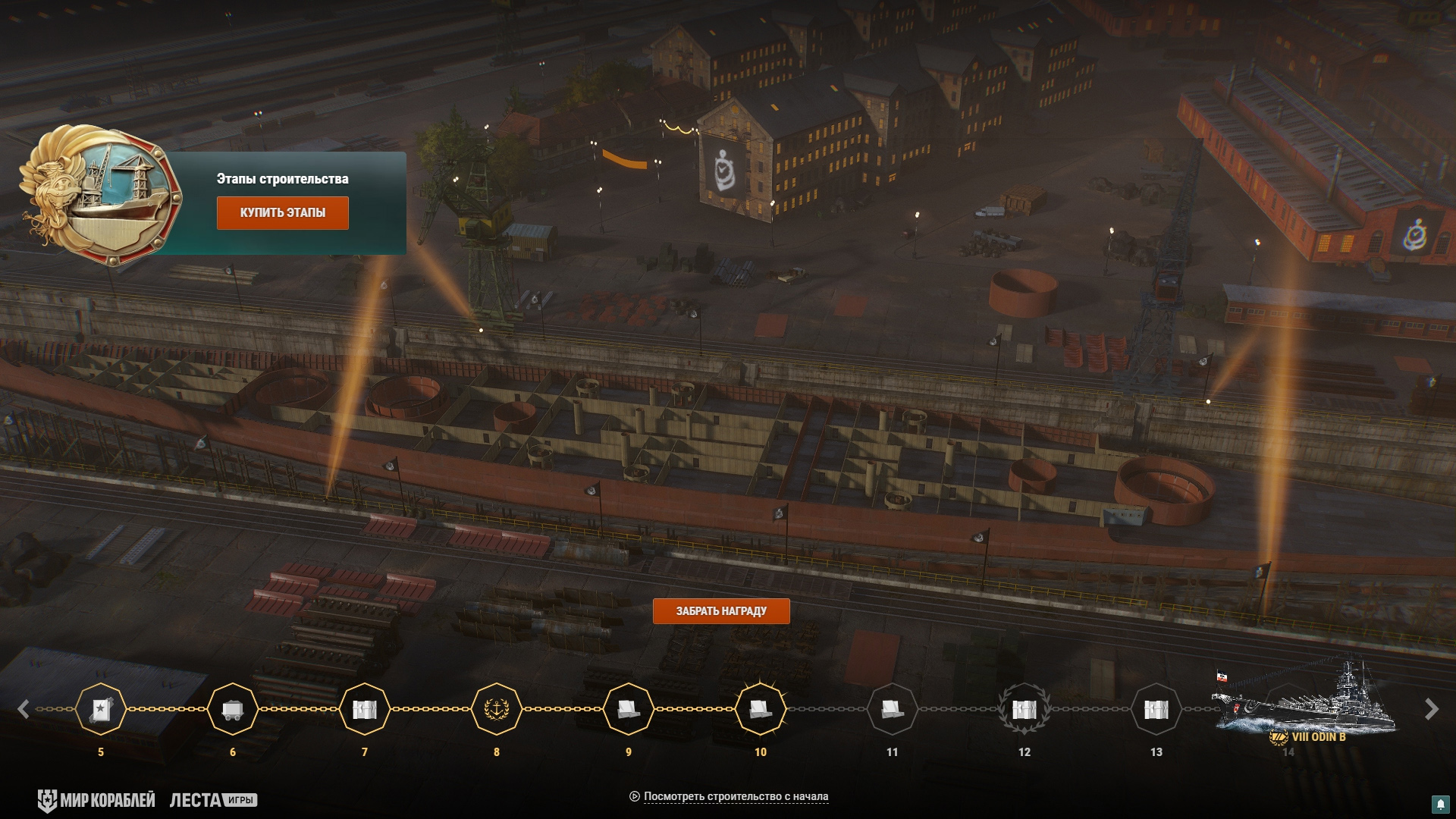Show earlier stages with left arrow
Viewport: 1456px width, 819px height.
pos(24,710)
